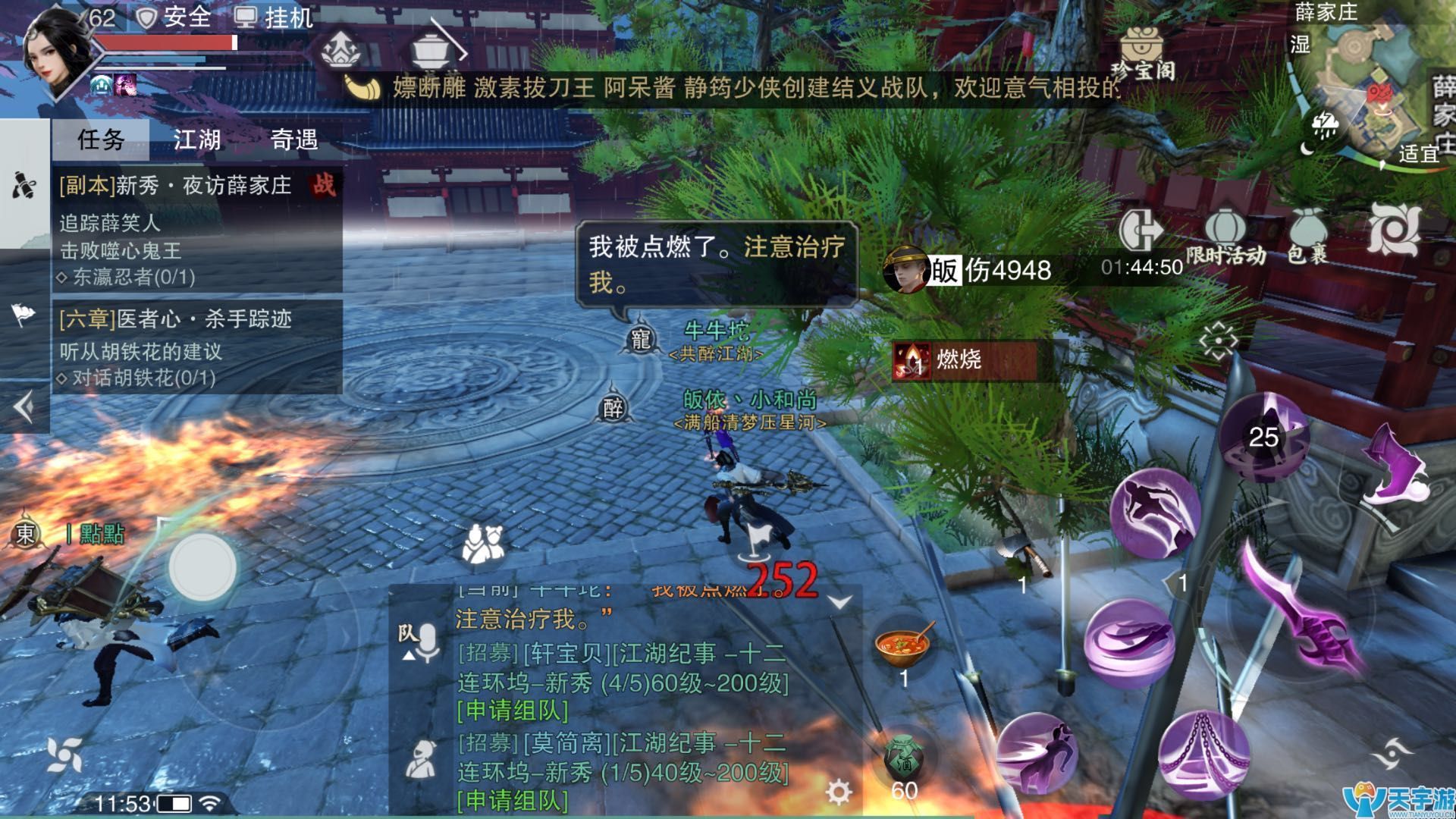Click the player health bar at top left
The height and width of the screenshot is (819, 1456).
(167, 43)
